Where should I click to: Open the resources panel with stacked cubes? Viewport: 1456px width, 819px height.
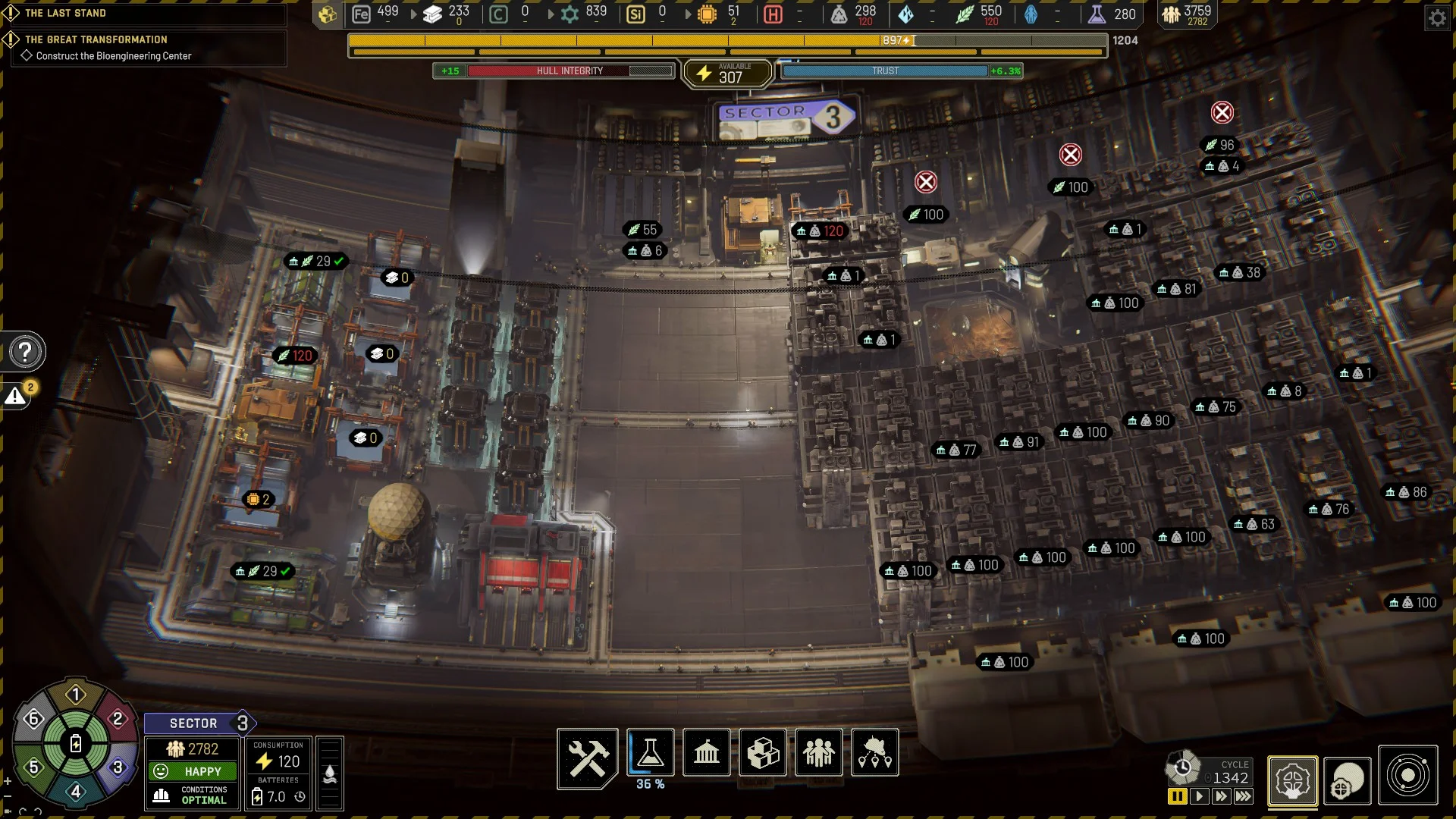tap(763, 753)
